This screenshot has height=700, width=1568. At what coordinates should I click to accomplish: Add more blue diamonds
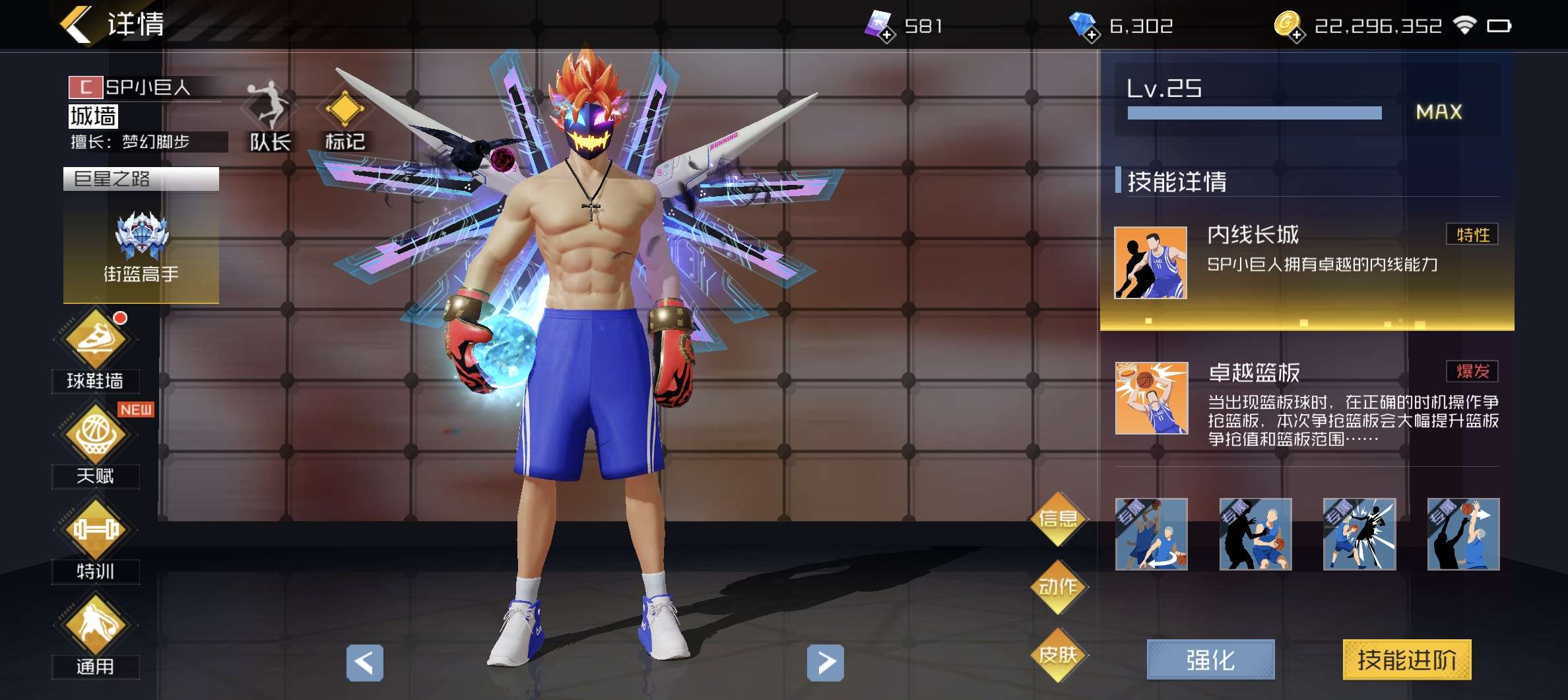tap(1092, 34)
